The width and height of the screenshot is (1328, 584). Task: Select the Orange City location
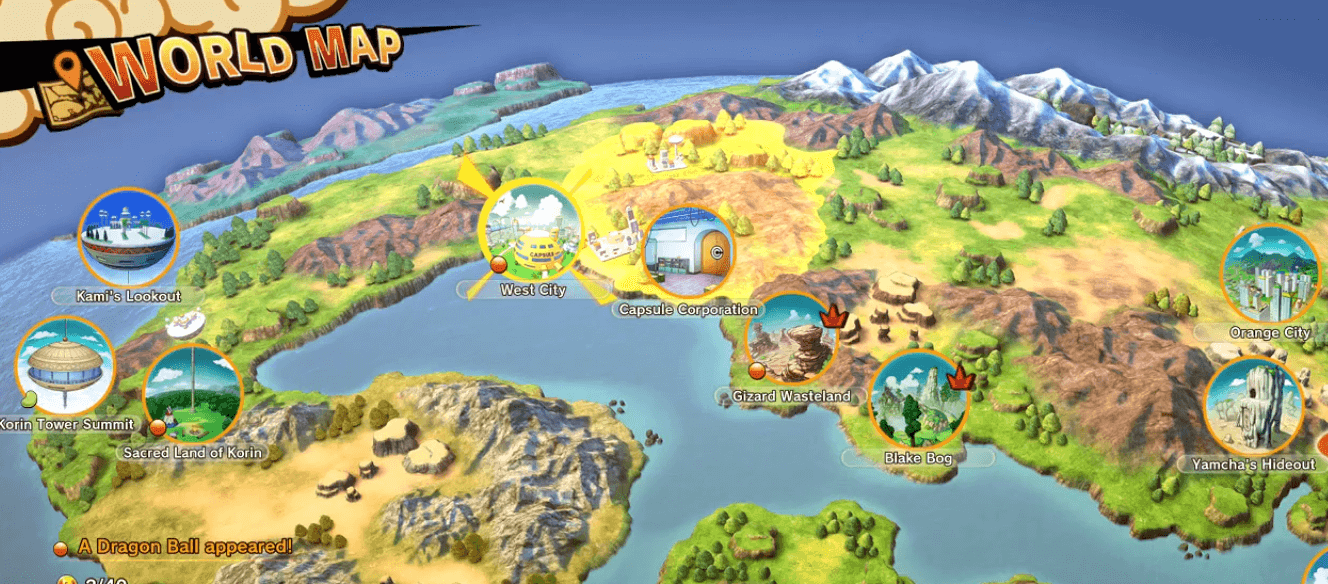click(1270, 274)
